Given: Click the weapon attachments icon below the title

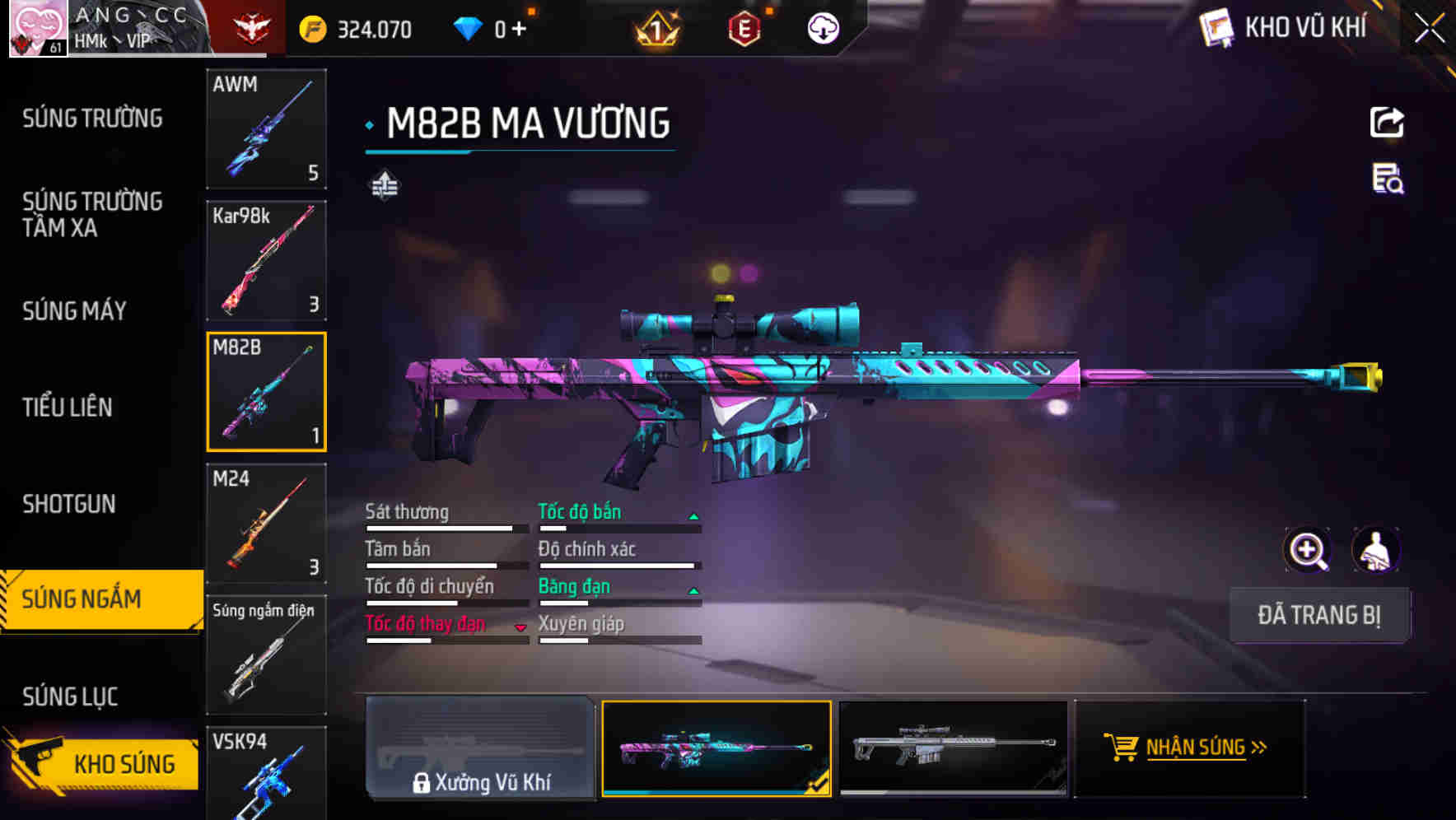Looking at the screenshot, I should tap(384, 185).
